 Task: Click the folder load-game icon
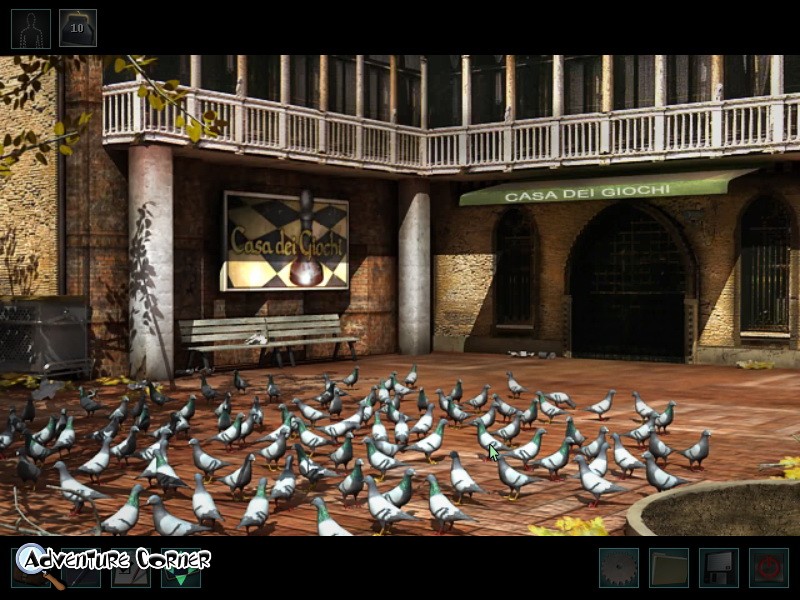tap(668, 568)
